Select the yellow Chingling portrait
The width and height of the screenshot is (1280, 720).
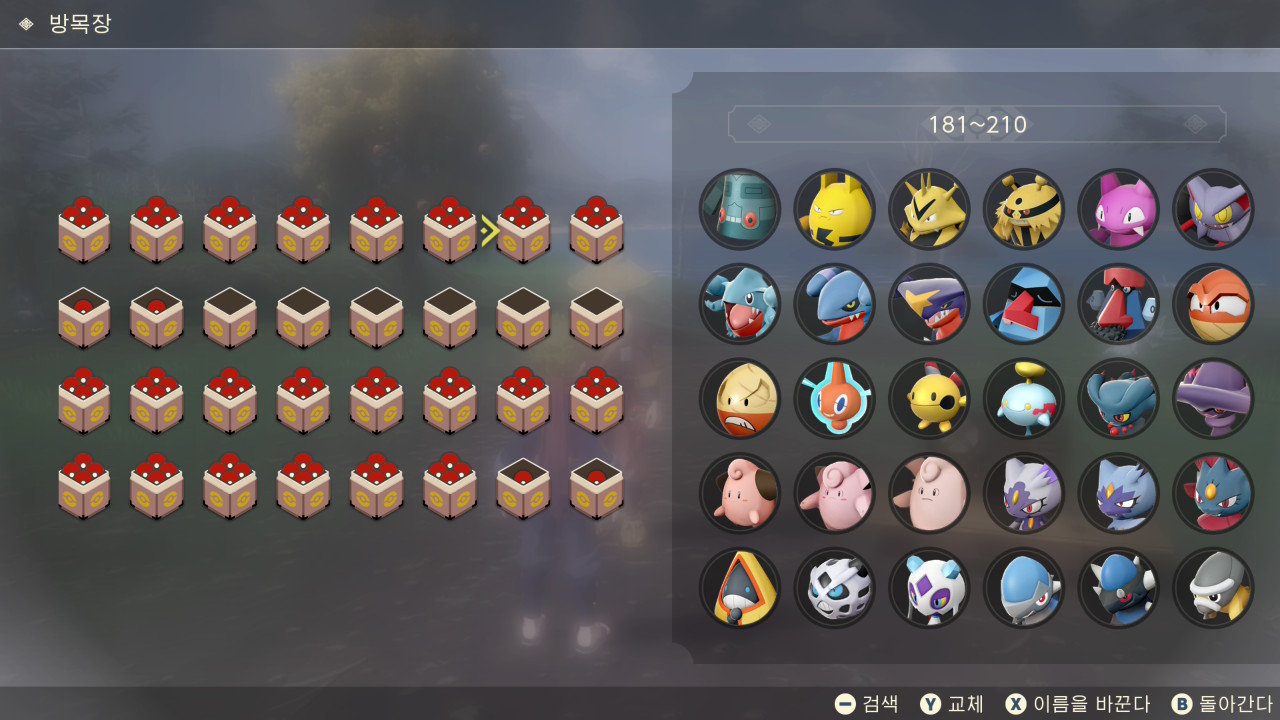929,399
